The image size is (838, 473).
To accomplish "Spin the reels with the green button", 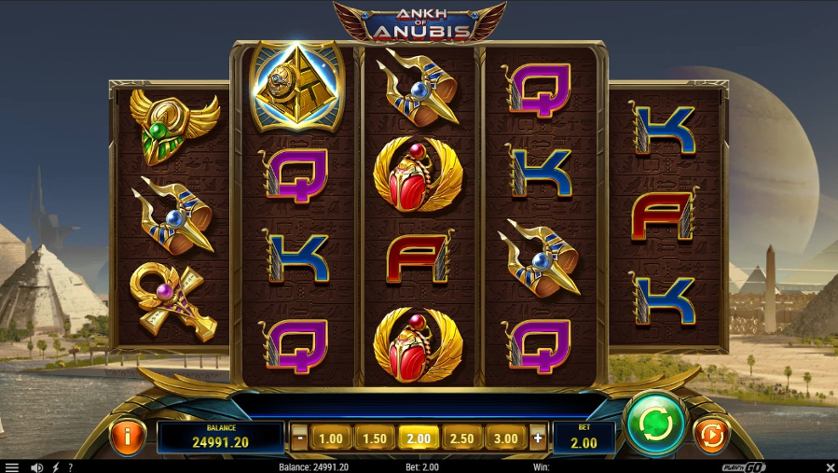I will pos(656,421).
